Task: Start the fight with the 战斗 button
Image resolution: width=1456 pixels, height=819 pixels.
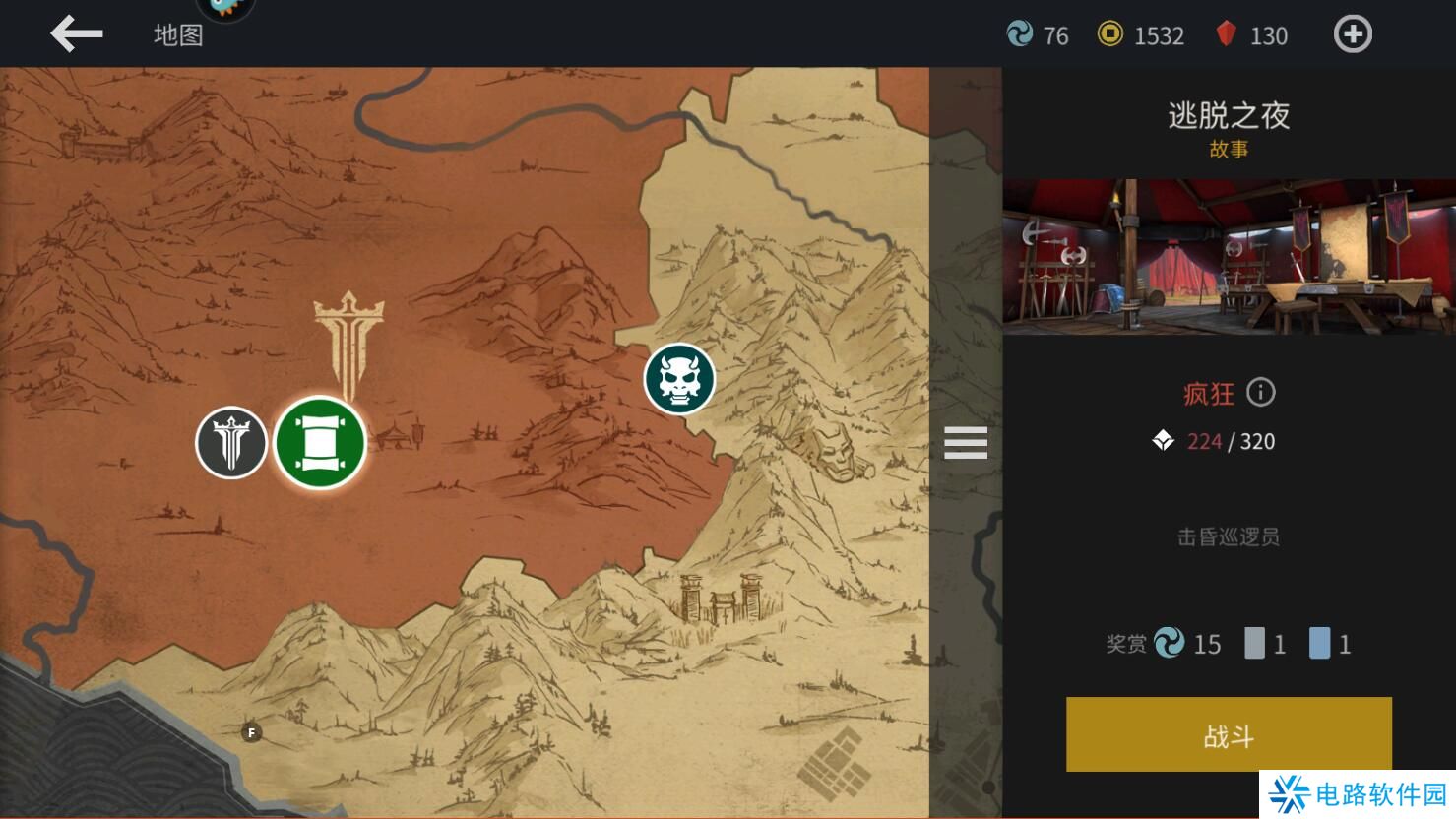Action: coord(1229,735)
